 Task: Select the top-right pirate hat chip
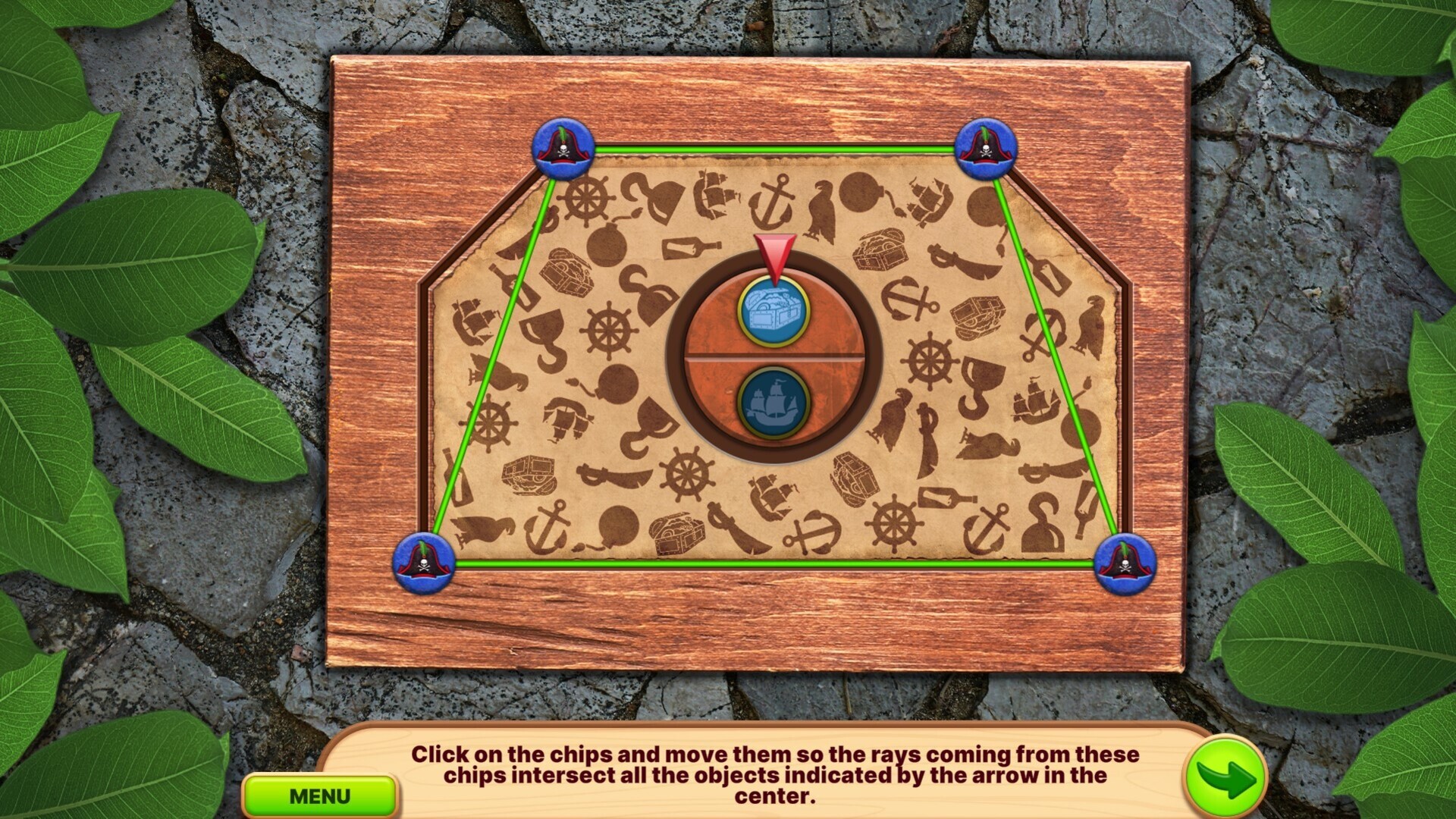click(x=987, y=150)
